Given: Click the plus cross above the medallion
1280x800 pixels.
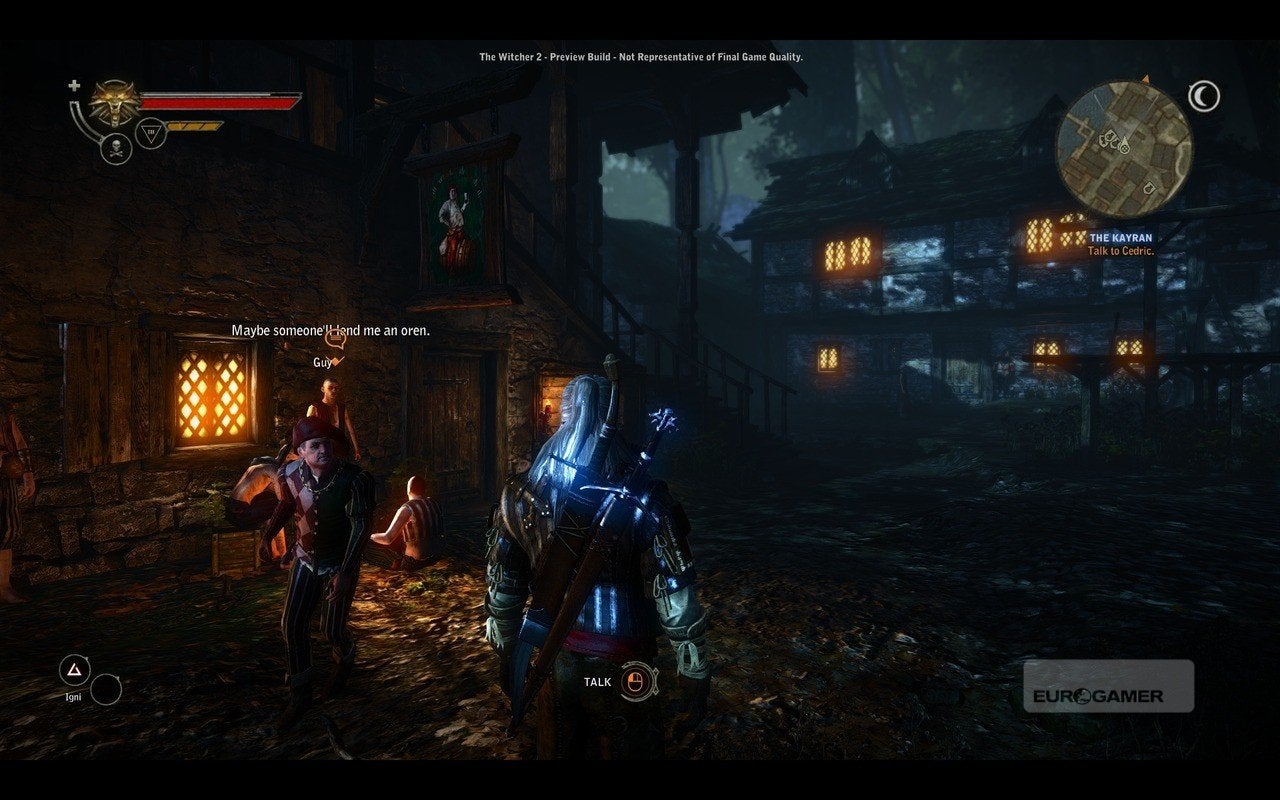Looking at the screenshot, I should [x=74, y=86].
